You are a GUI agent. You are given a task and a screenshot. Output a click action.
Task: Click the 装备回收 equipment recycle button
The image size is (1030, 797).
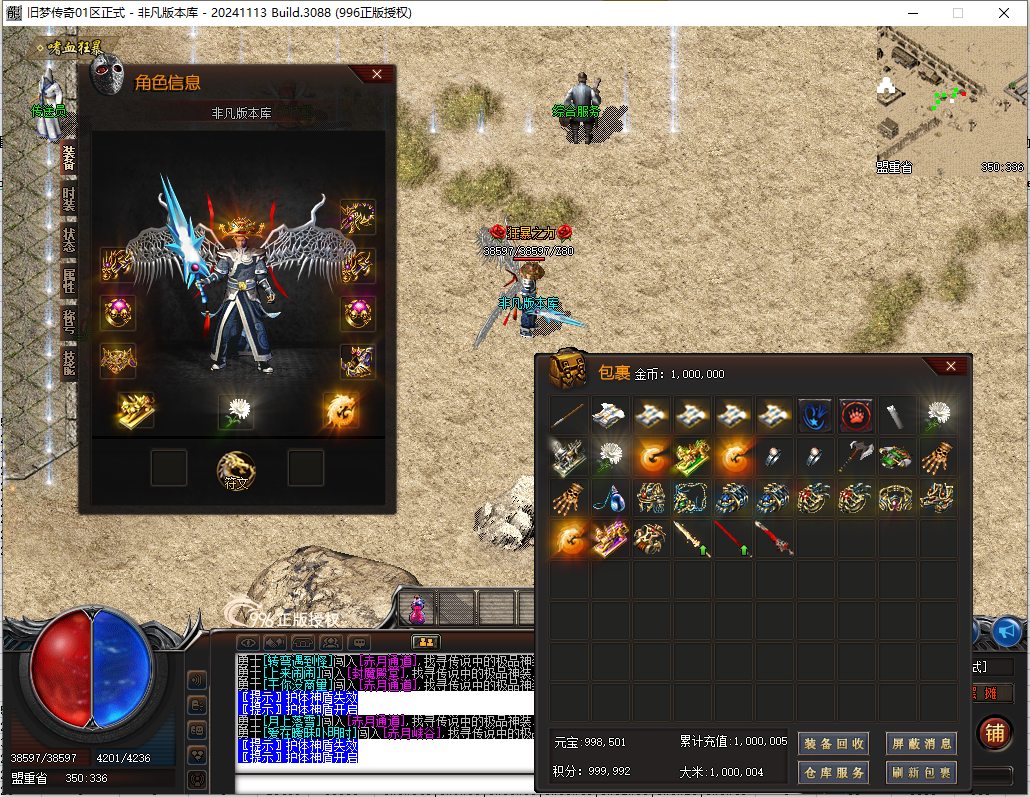pos(832,743)
